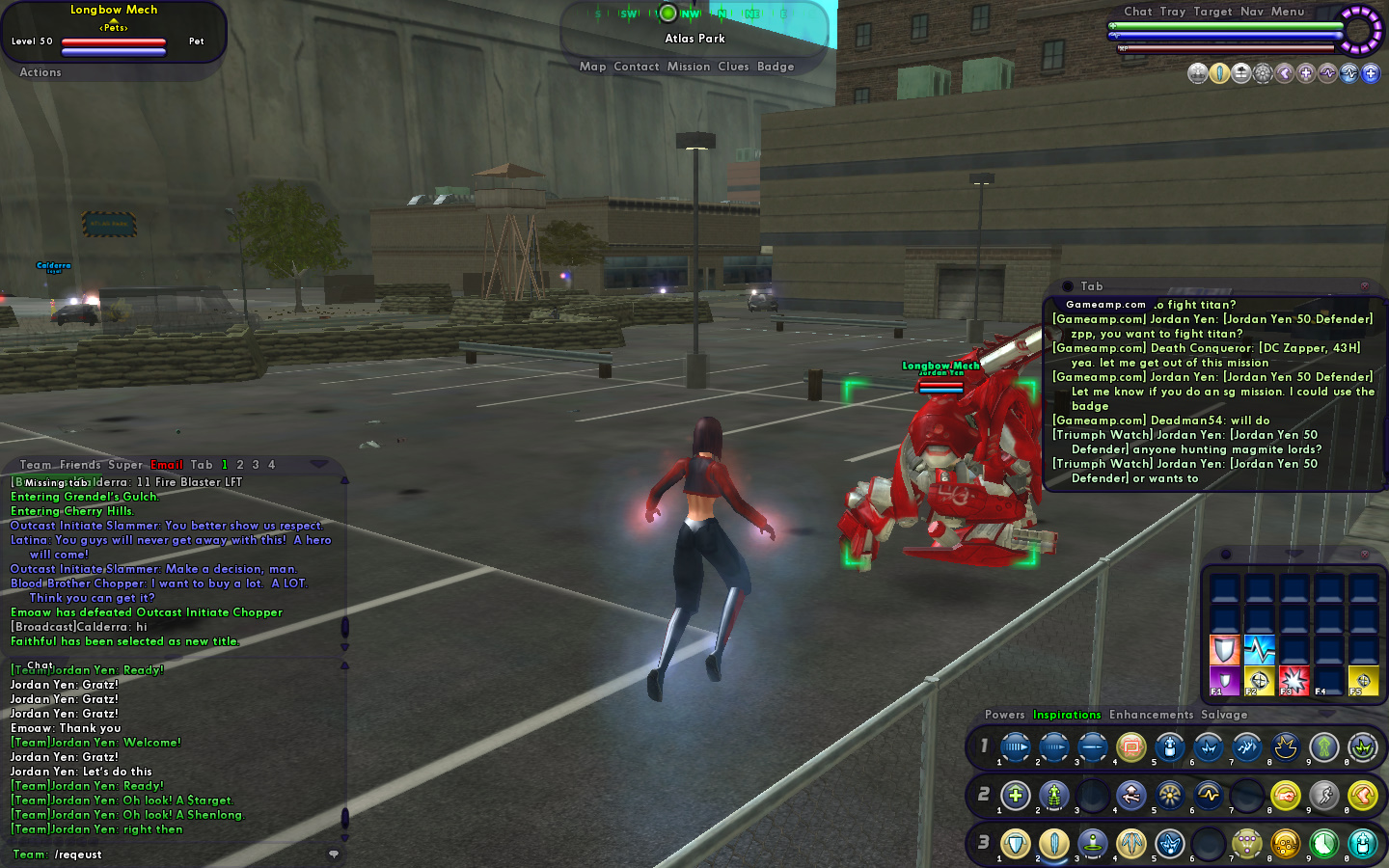Activate the green plus power in tray 2

(x=1015, y=796)
